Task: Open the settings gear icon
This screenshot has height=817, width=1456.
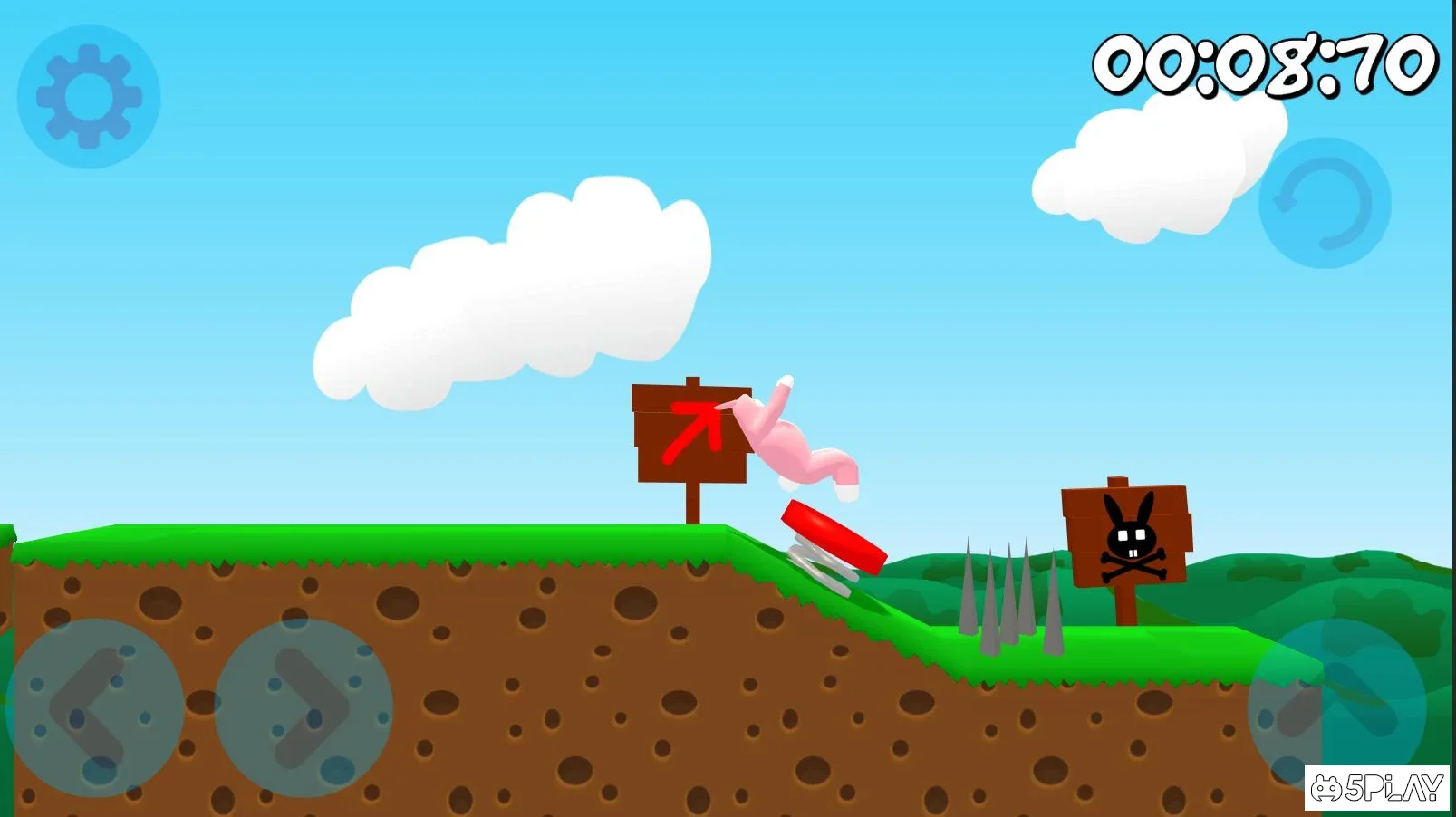Action: 86,93
